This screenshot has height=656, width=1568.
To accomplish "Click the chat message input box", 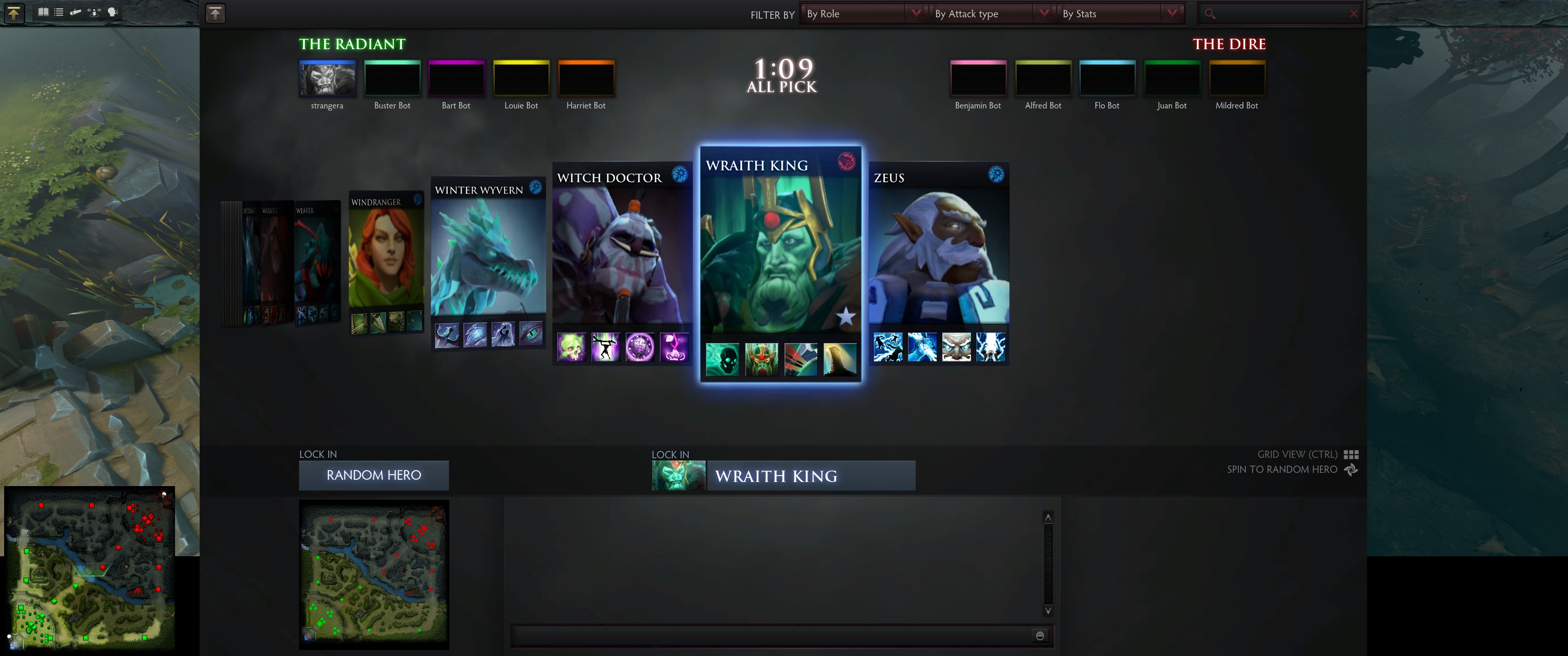I will tap(770, 636).
